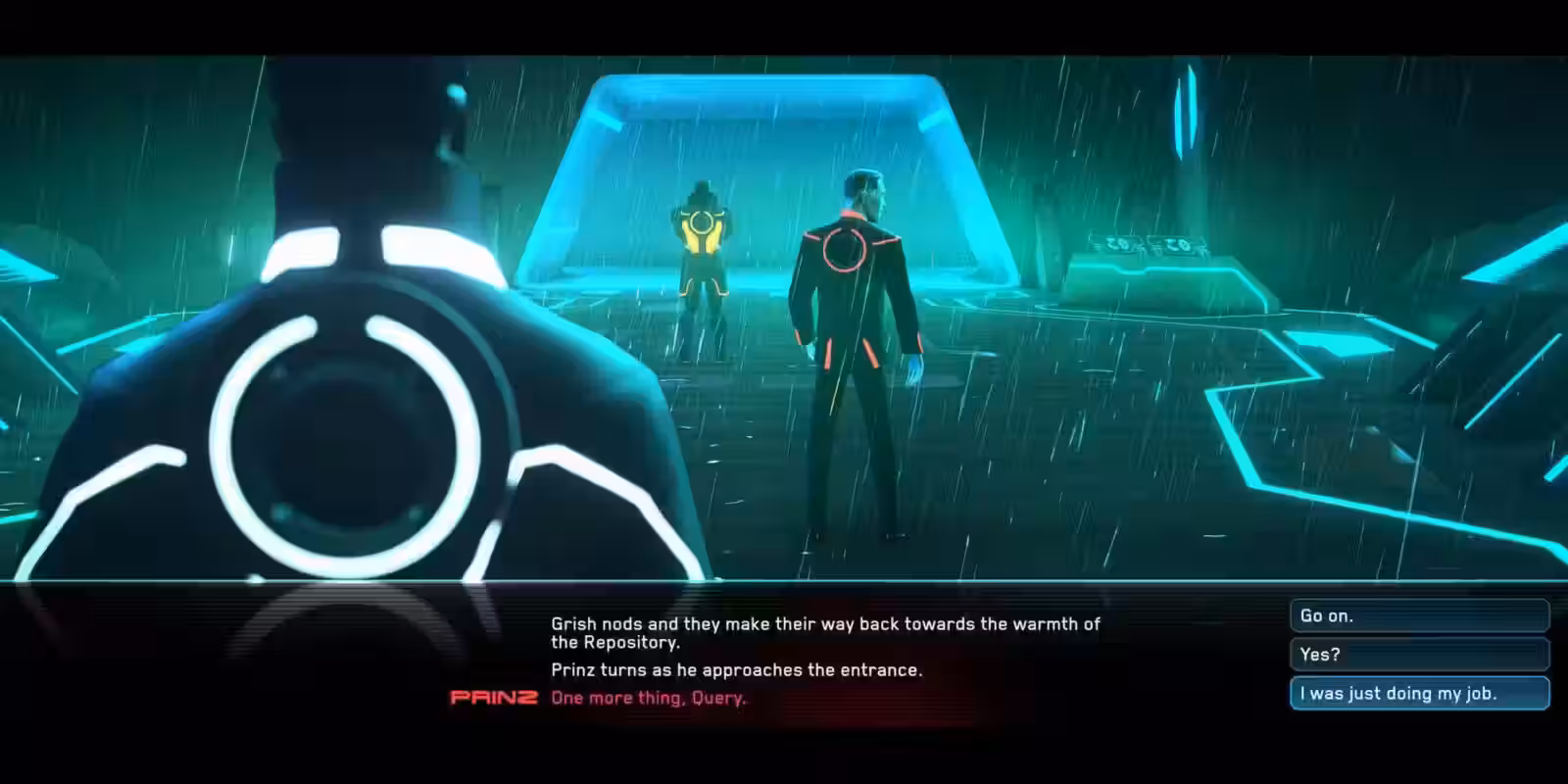The image size is (1568, 784).
Task: Click the narration about Grish nodding
Action: [825, 623]
